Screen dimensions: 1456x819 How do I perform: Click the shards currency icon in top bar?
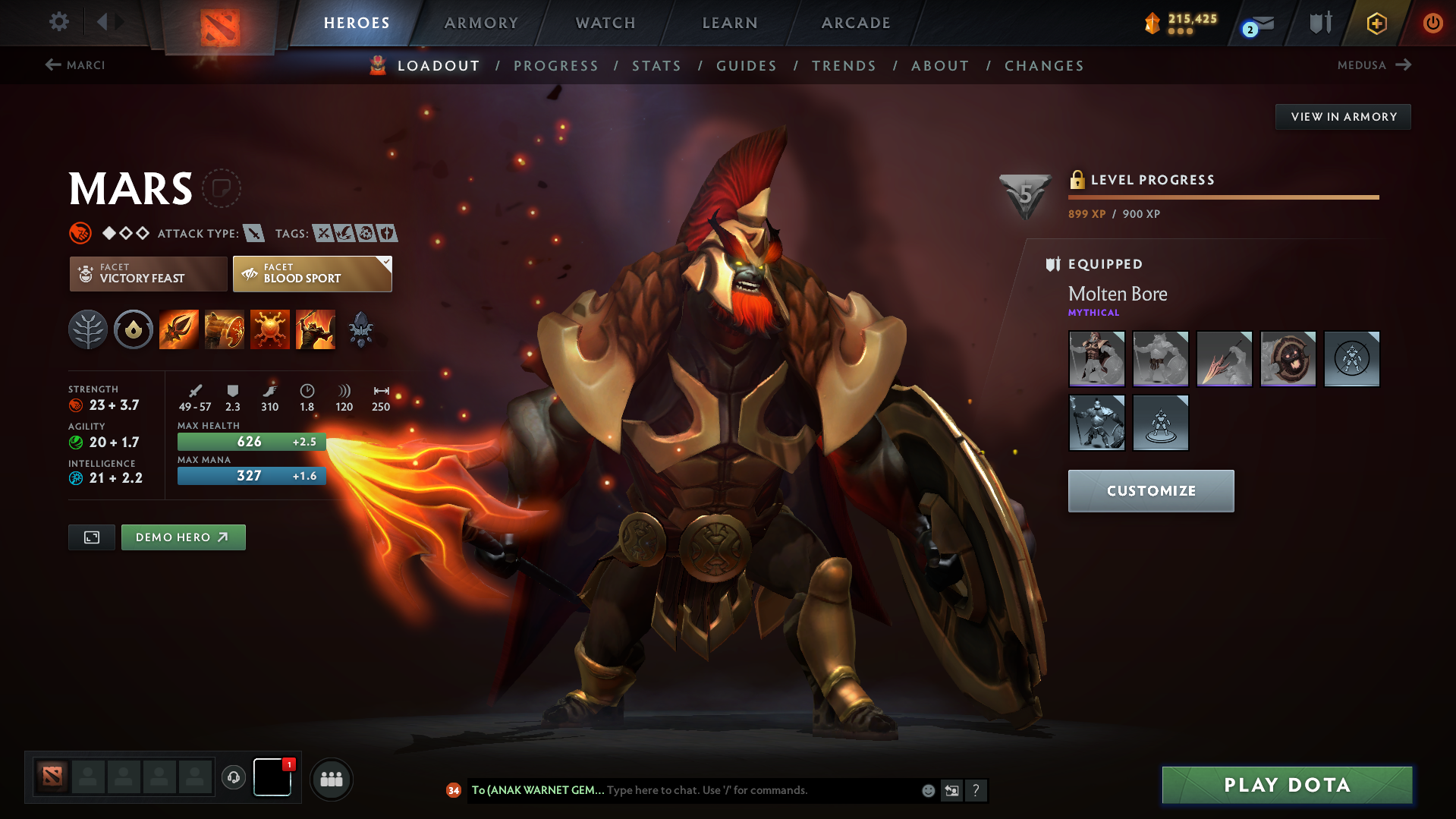tap(1151, 23)
